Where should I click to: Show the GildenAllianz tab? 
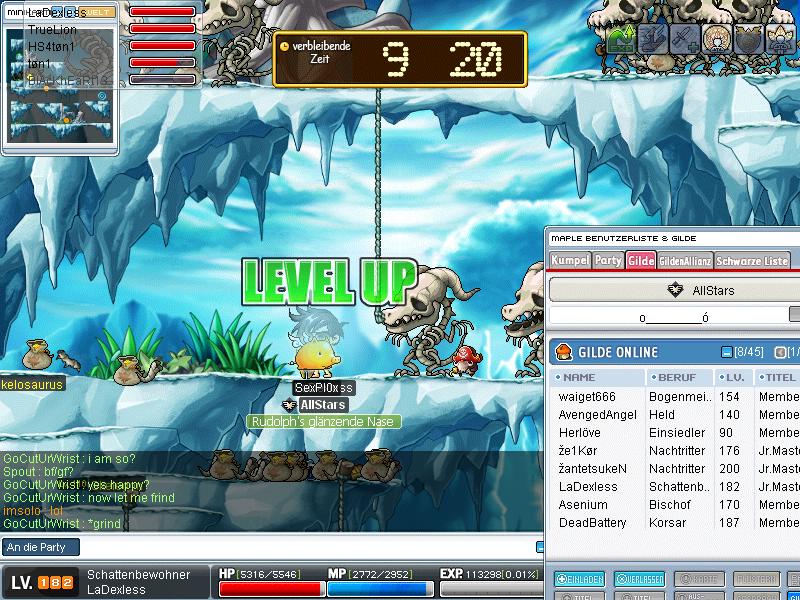[685, 261]
